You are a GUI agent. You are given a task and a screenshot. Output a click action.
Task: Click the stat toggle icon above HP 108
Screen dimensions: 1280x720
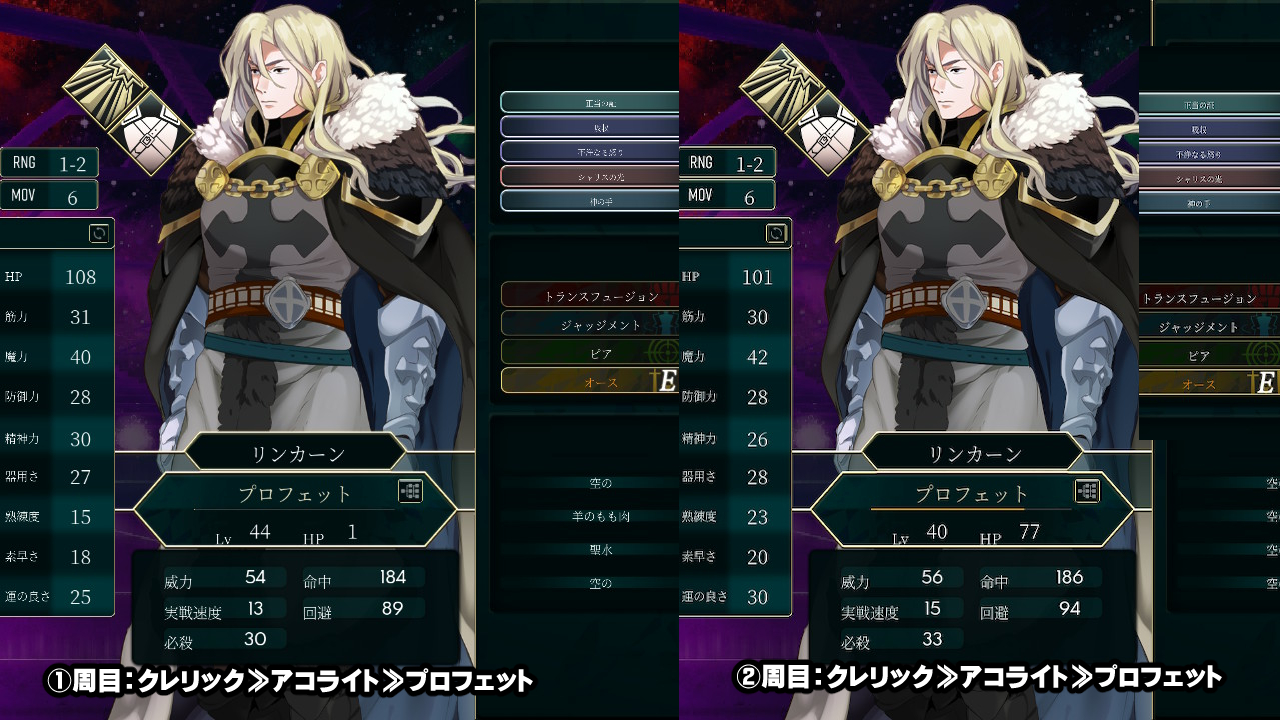99,233
